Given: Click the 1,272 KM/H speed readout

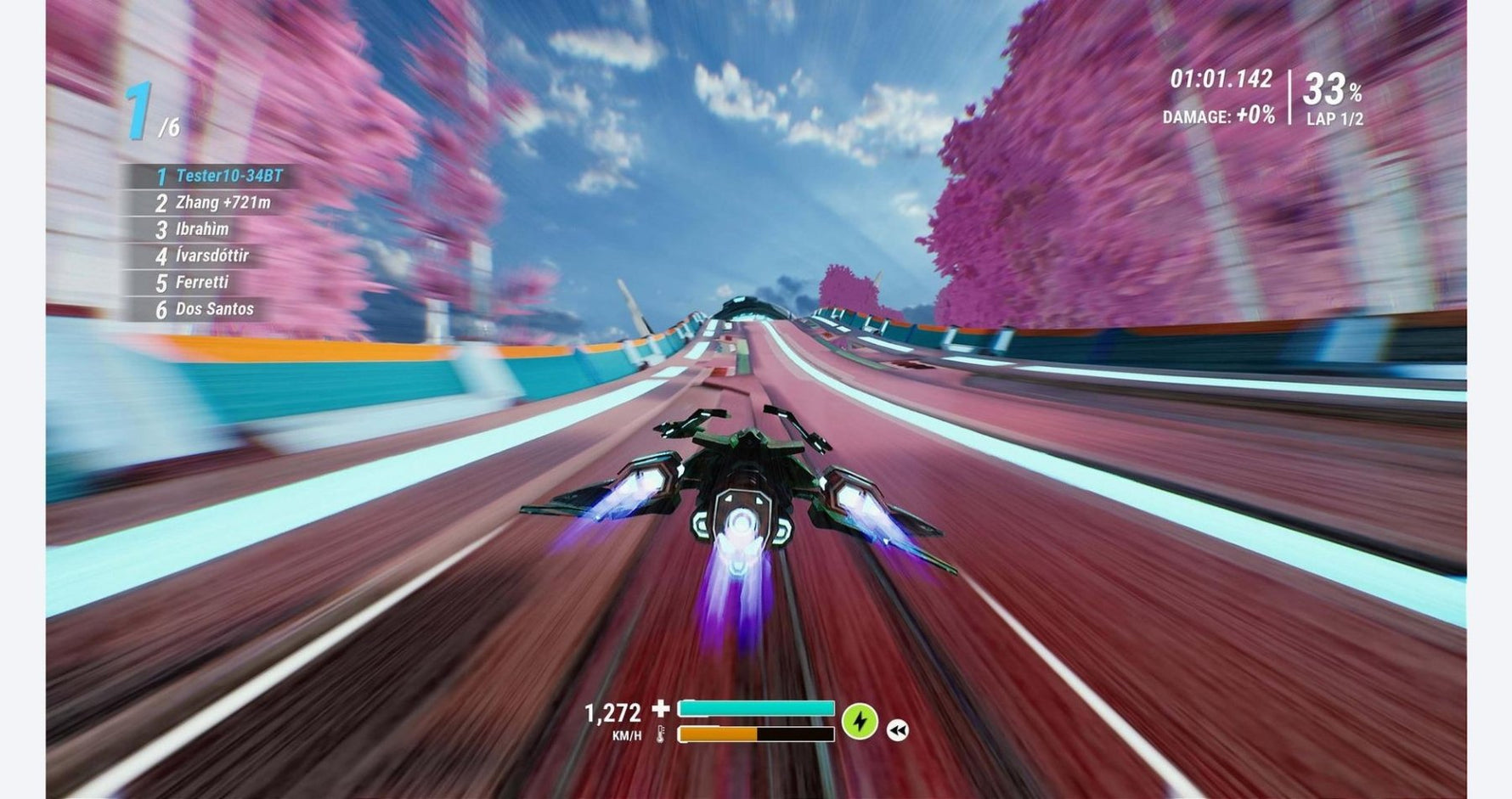Looking at the screenshot, I should click(x=613, y=712).
